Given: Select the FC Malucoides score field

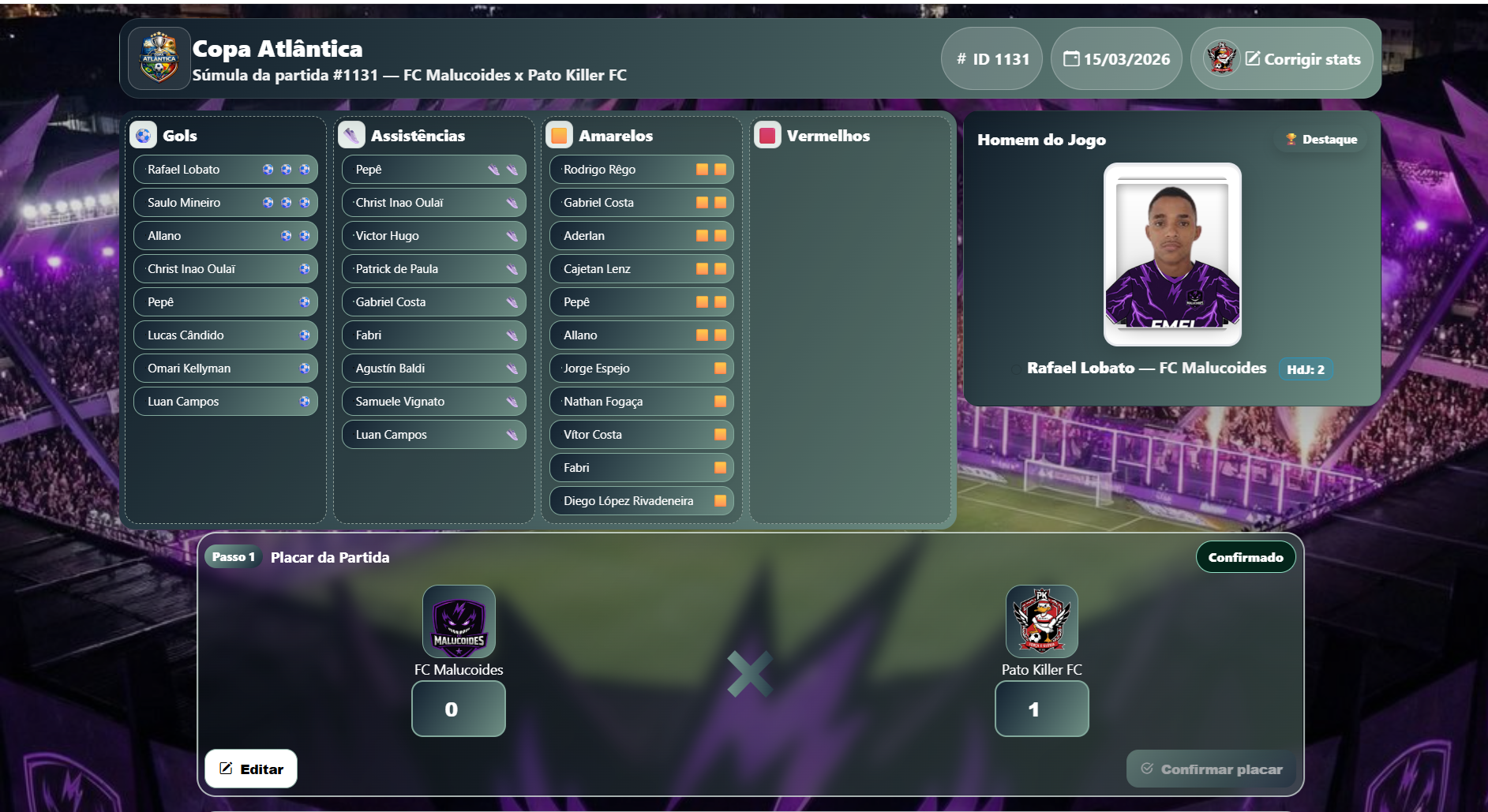Looking at the screenshot, I should tap(458, 709).
